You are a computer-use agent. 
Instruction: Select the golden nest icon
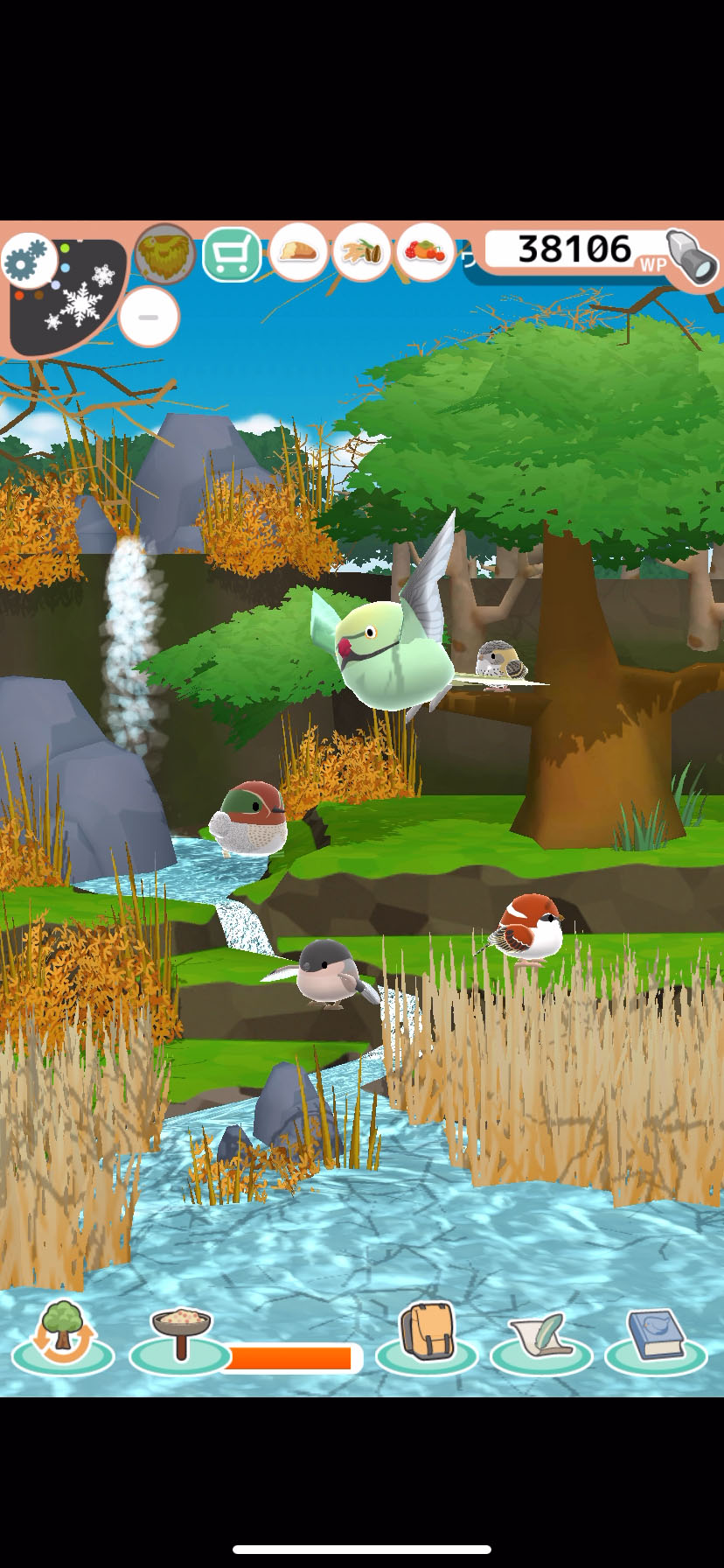pyautogui.click(x=164, y=255)
